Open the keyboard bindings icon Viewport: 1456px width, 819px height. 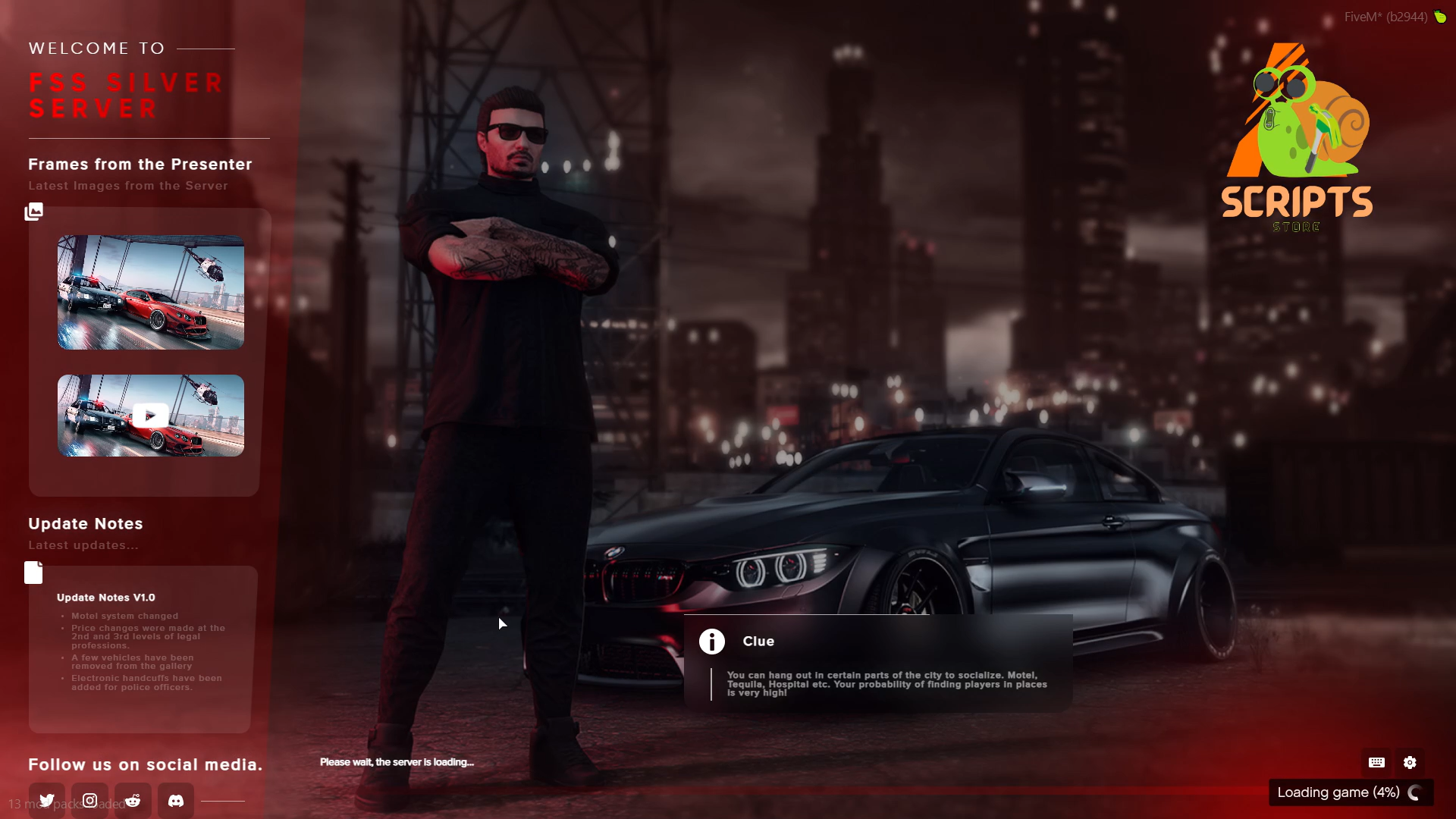click(1376, 763)
